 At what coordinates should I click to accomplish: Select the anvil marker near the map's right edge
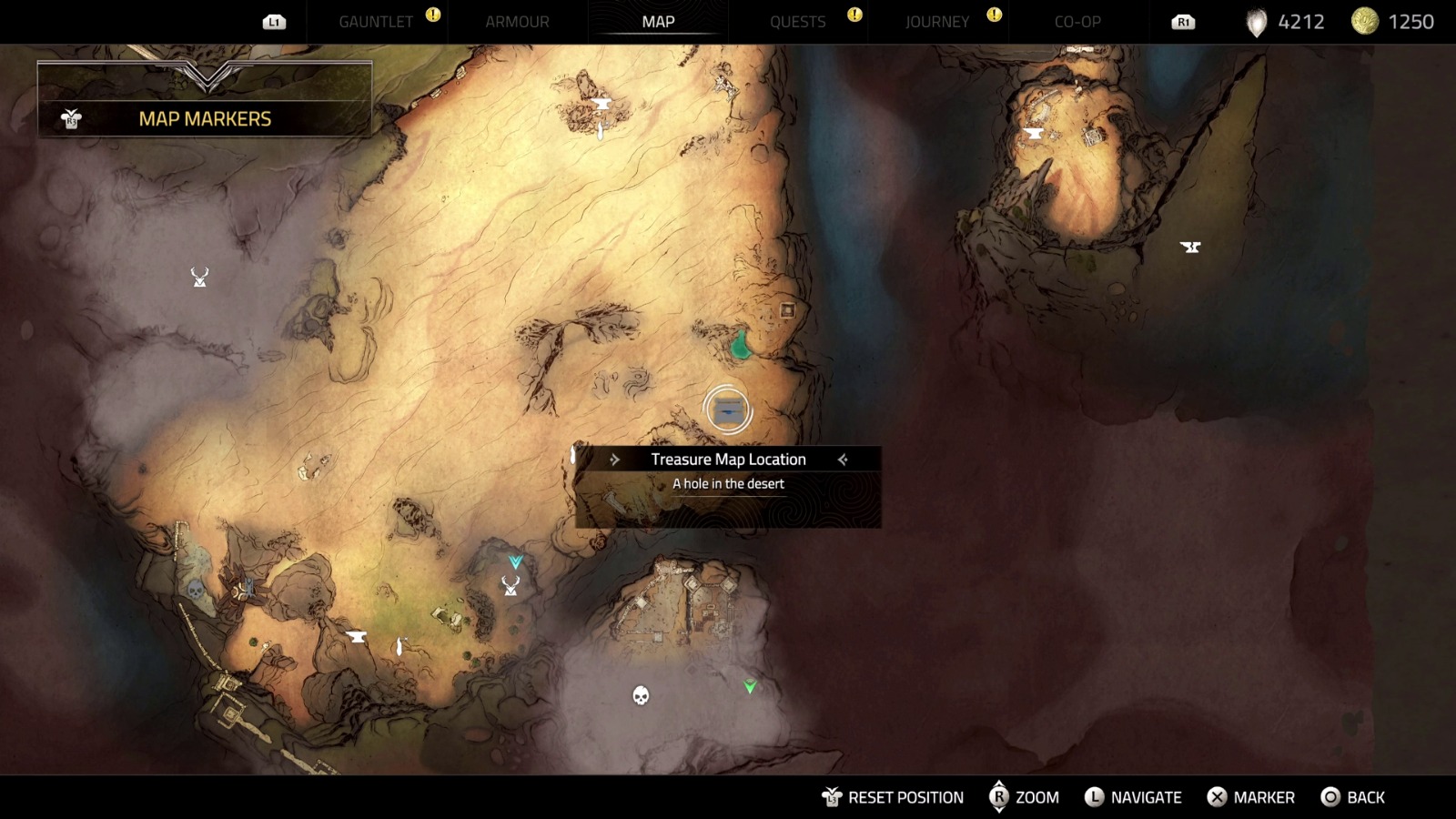pyautogui.click(x=1190, y=247)
